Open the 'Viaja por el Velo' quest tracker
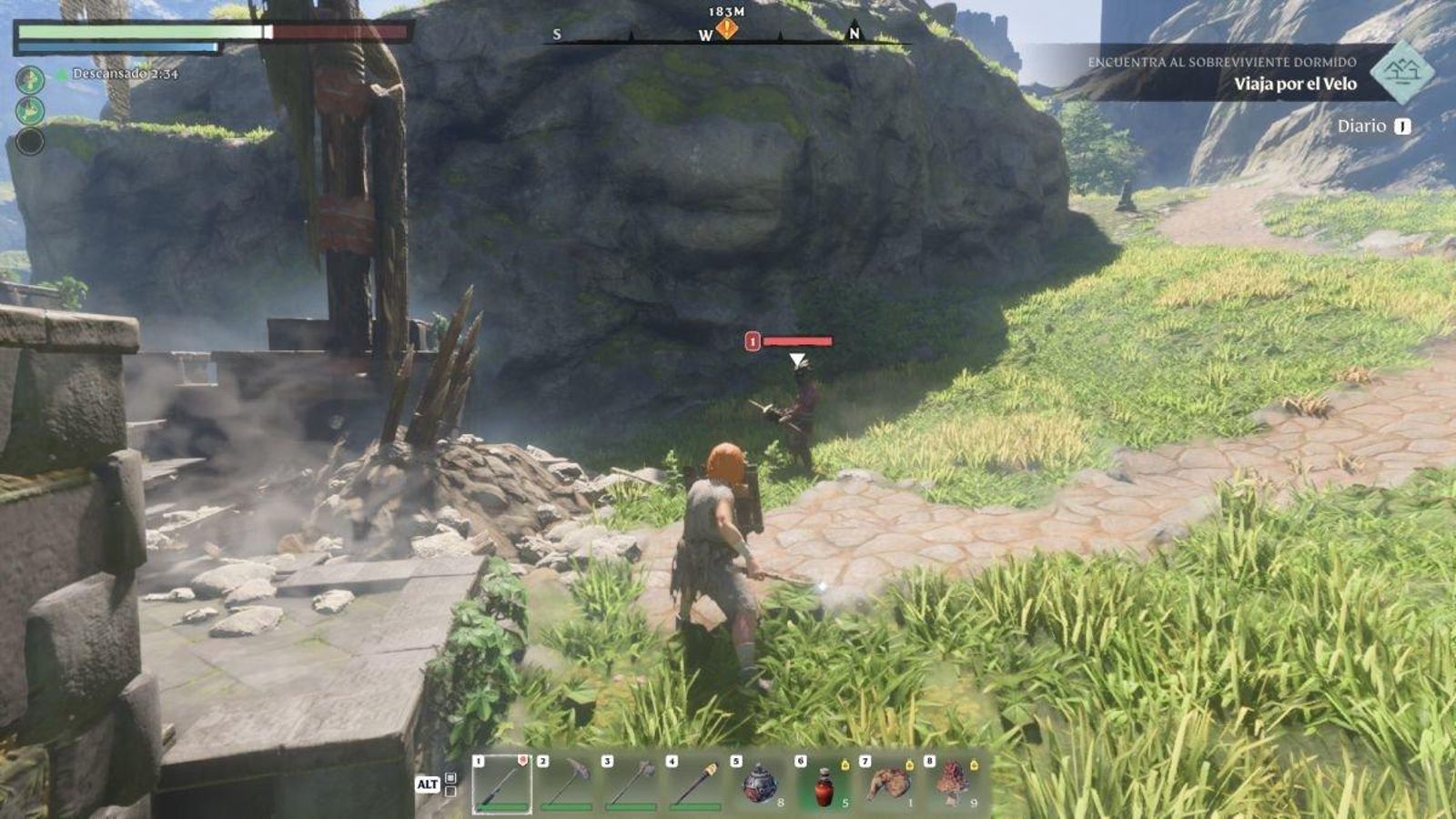 tap(1294, 84)
